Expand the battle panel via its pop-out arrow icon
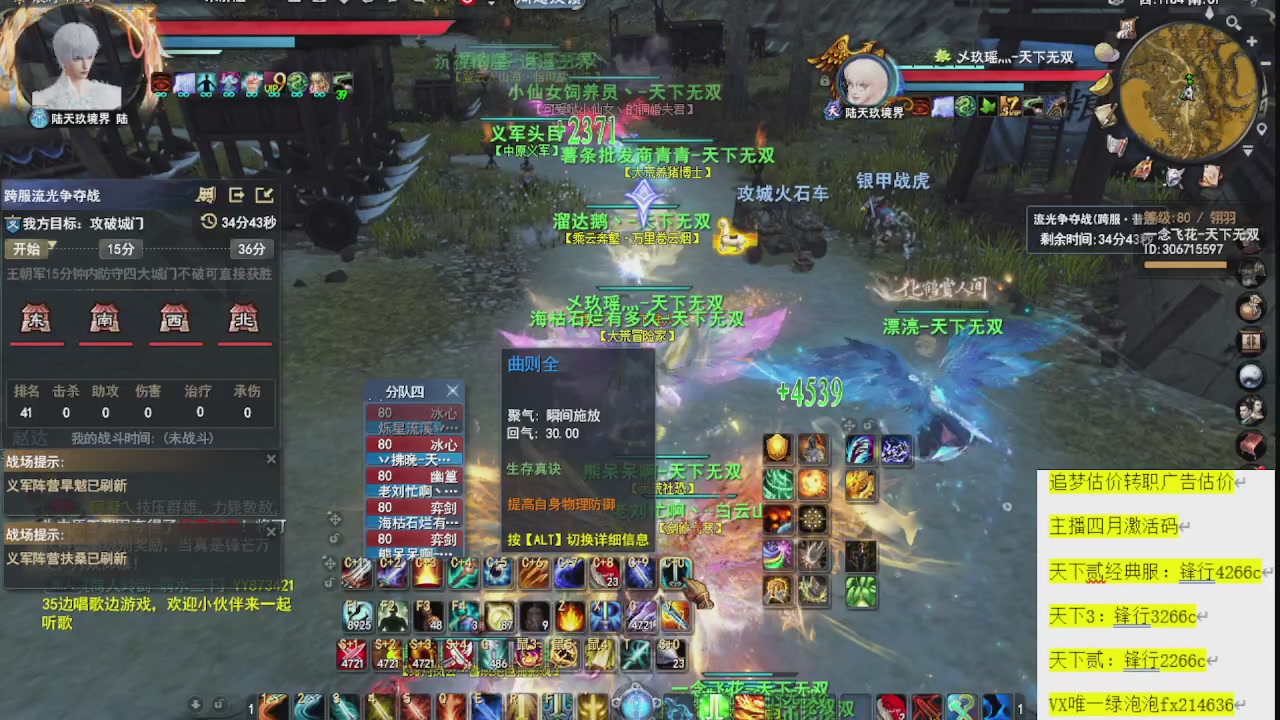The width and height of the screenshot is (1280, 720). [x=237, y=194]
